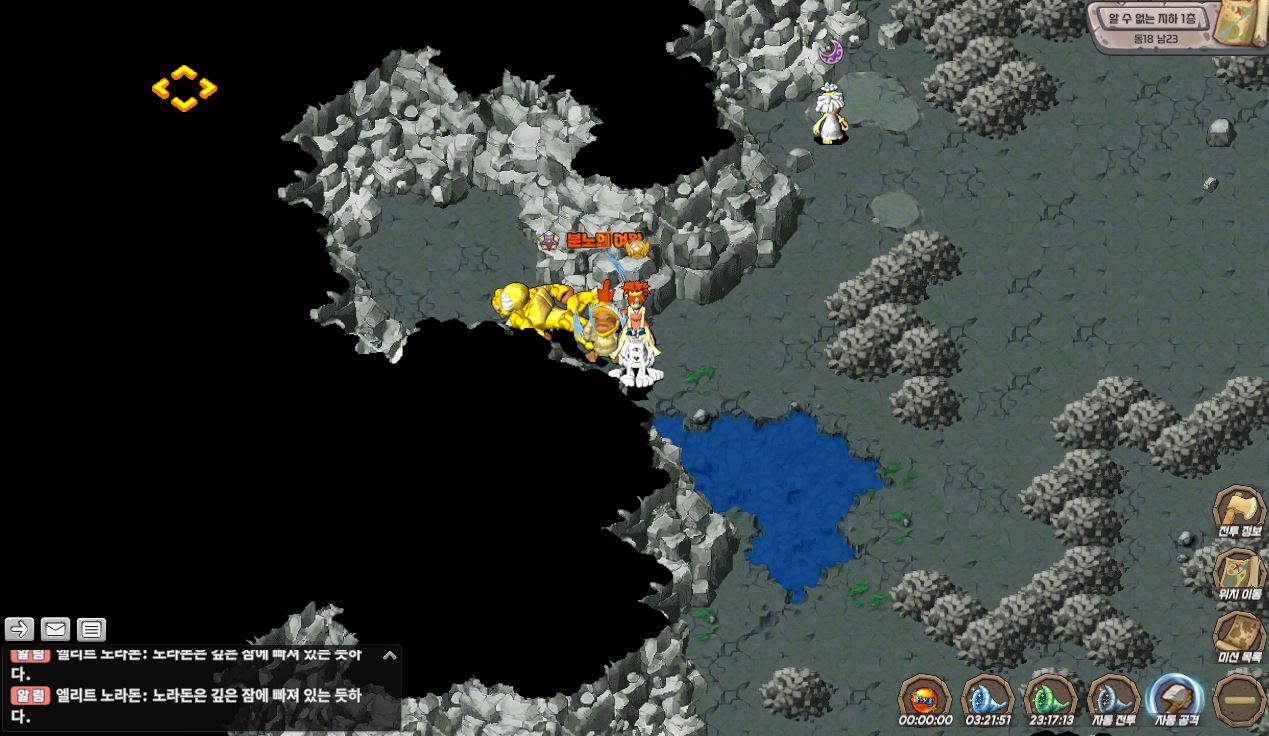Toggle 자동 공격 auto attack hammer button
This screenshot has width=1269, height=736.
(1176, 696)
